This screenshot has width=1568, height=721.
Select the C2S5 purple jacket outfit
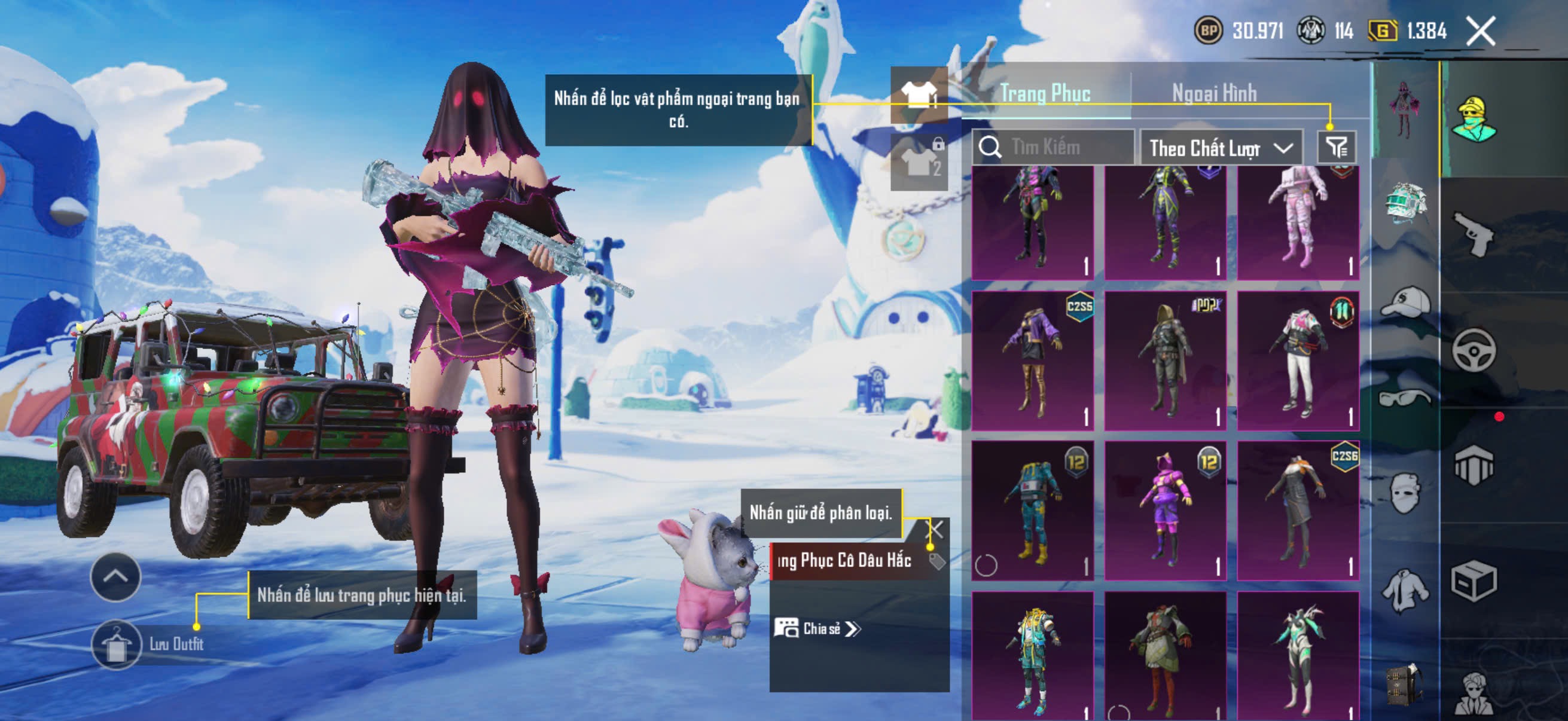[x=1032, y=361]
